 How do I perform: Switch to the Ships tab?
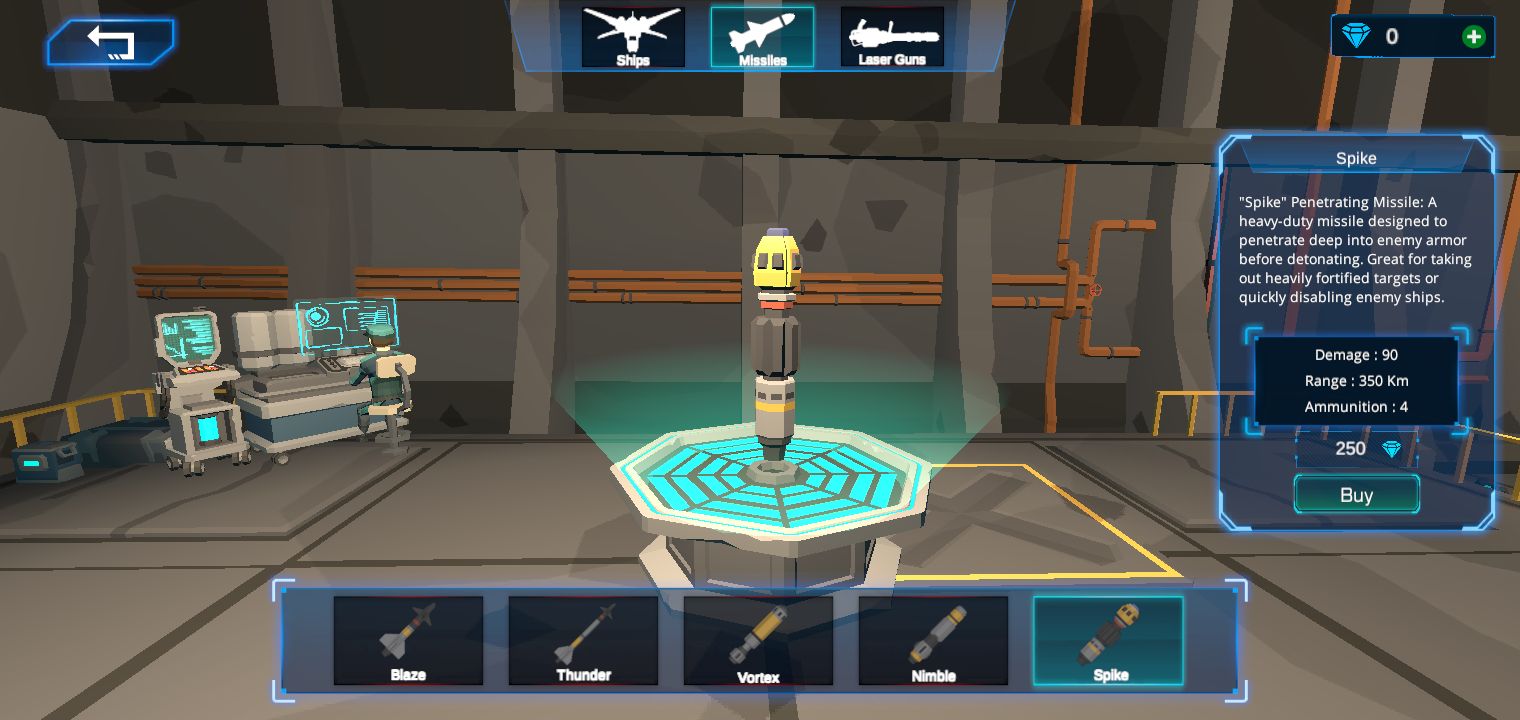[x=633, y=37]
